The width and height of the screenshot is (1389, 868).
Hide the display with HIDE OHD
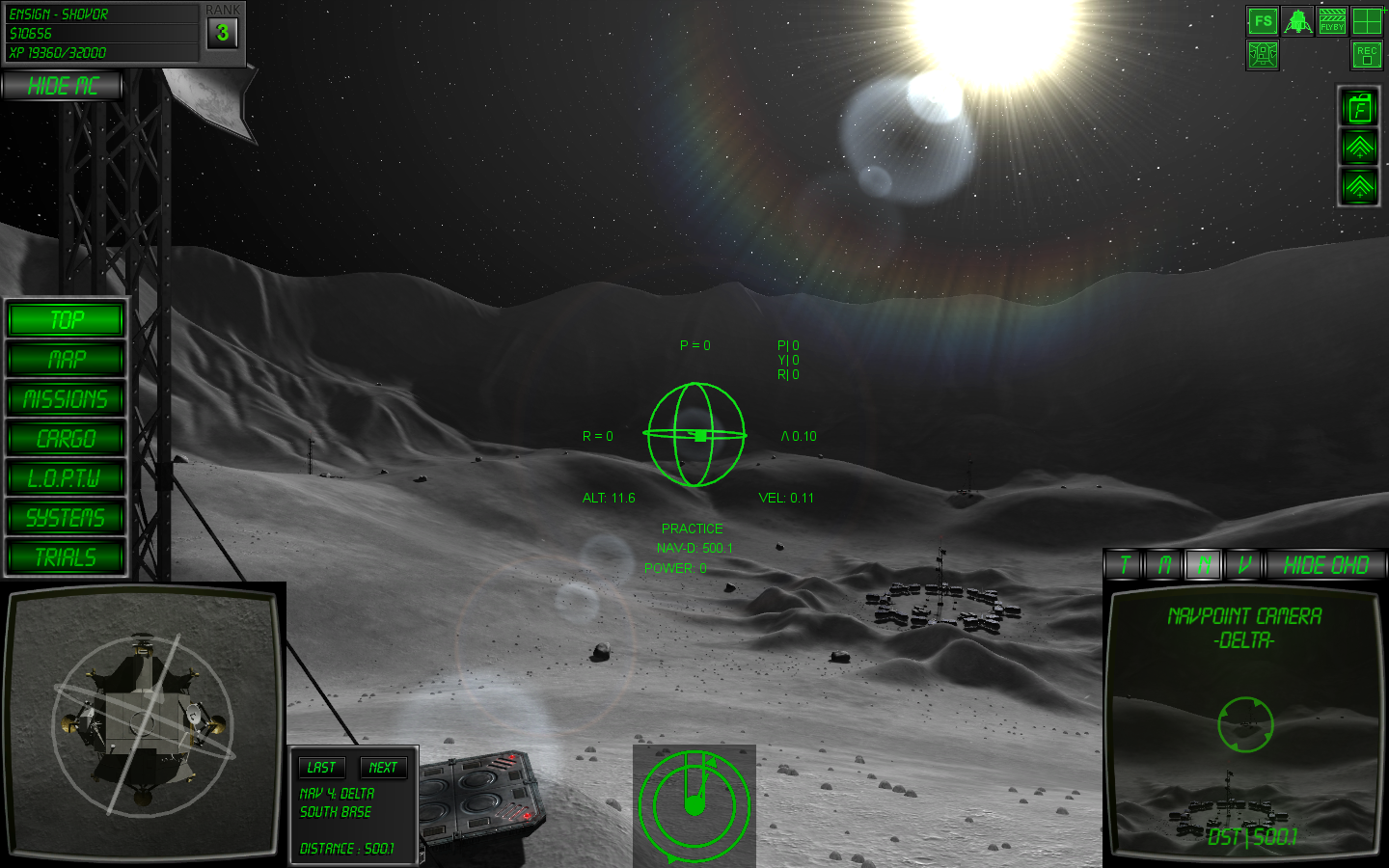1325,565
